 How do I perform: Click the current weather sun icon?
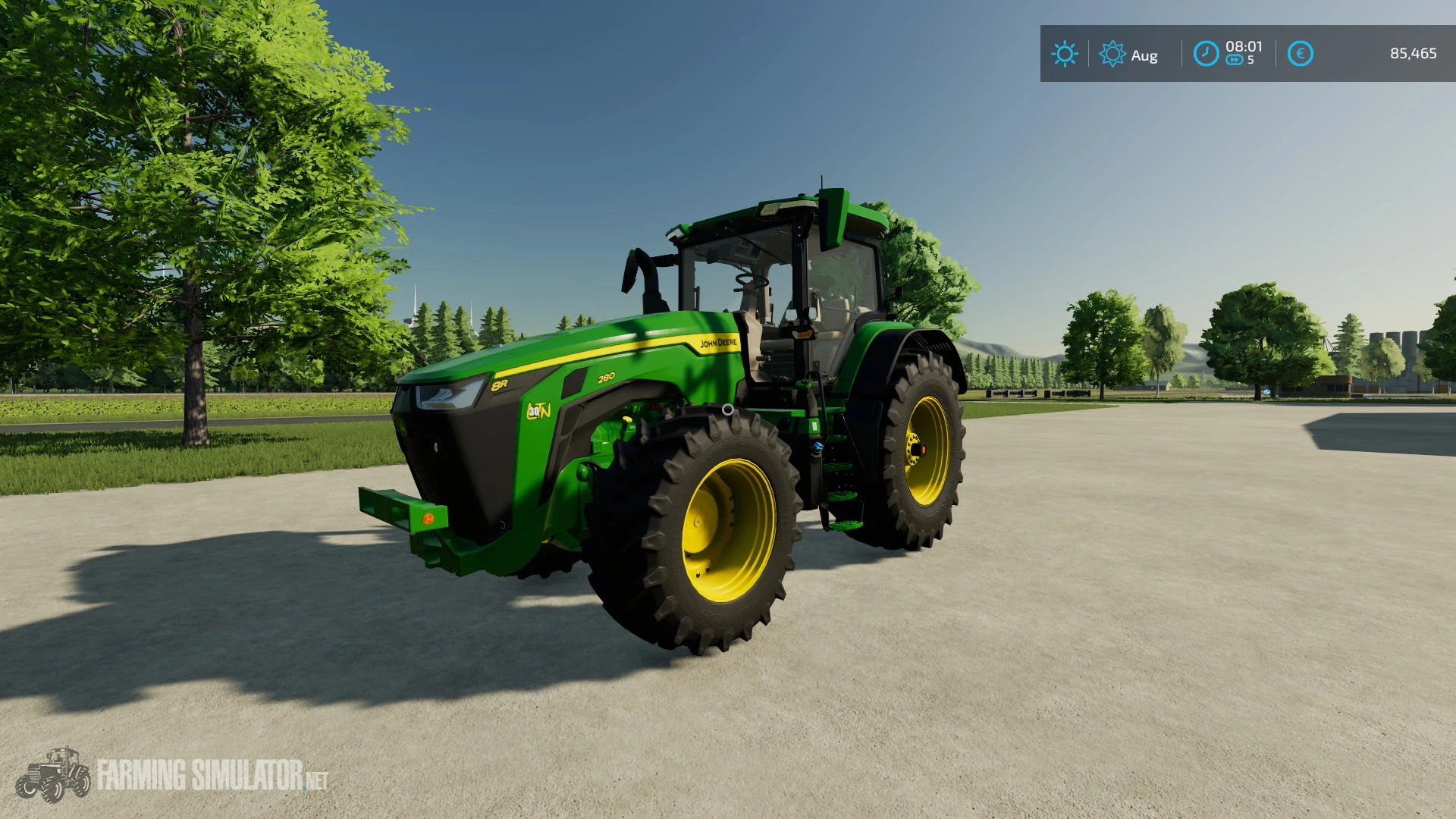1065,54
